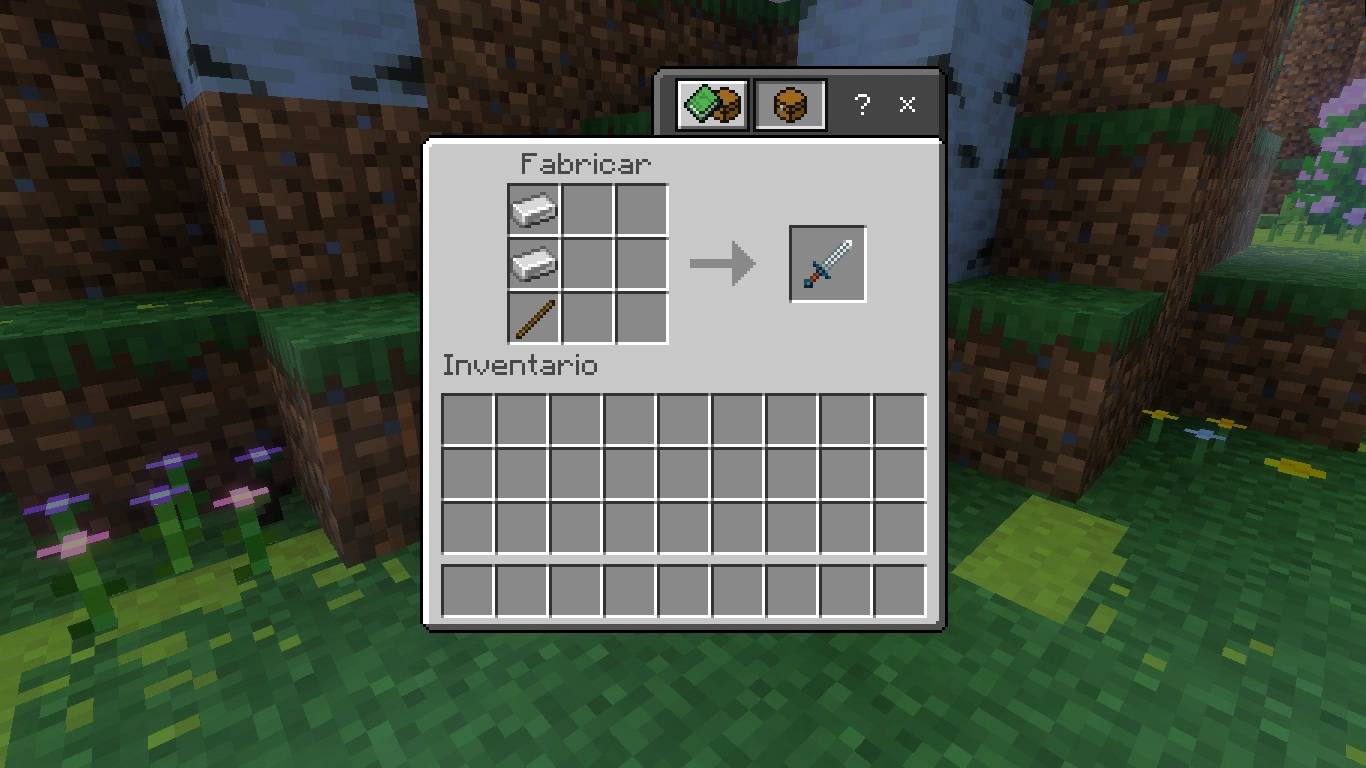Image resolution: width=1366 pixels, height=768 pixels.
Task: Click the help question mark icon
Action: coord(862,104)
